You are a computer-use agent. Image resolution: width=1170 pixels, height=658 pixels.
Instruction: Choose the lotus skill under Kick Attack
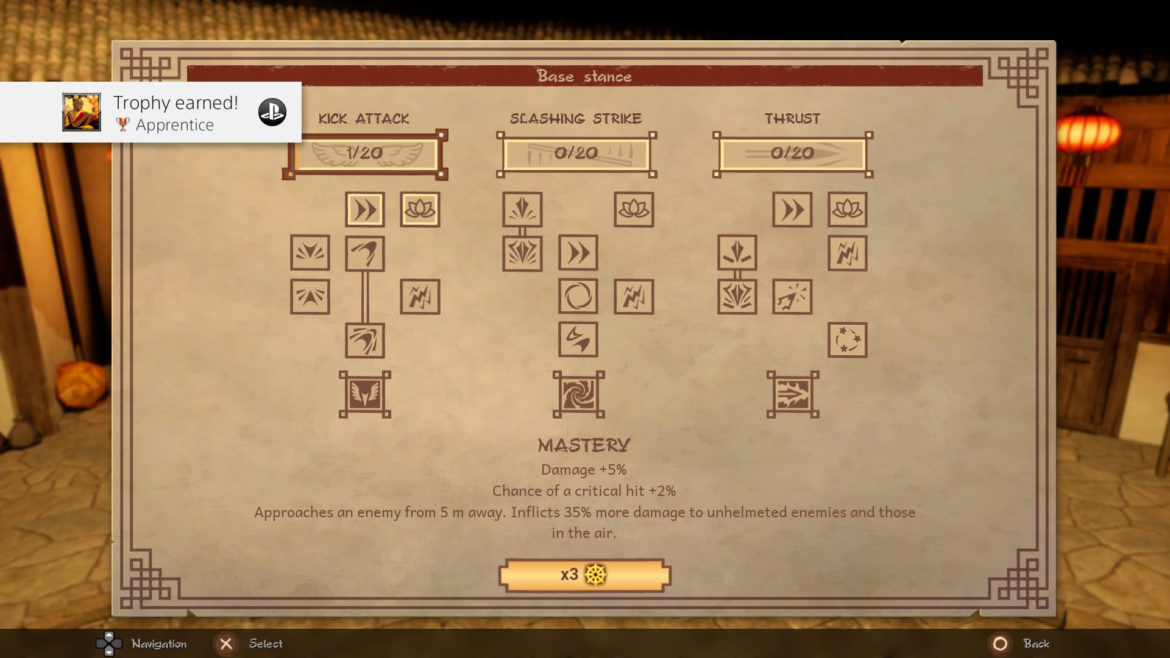(x=420, y=209)
